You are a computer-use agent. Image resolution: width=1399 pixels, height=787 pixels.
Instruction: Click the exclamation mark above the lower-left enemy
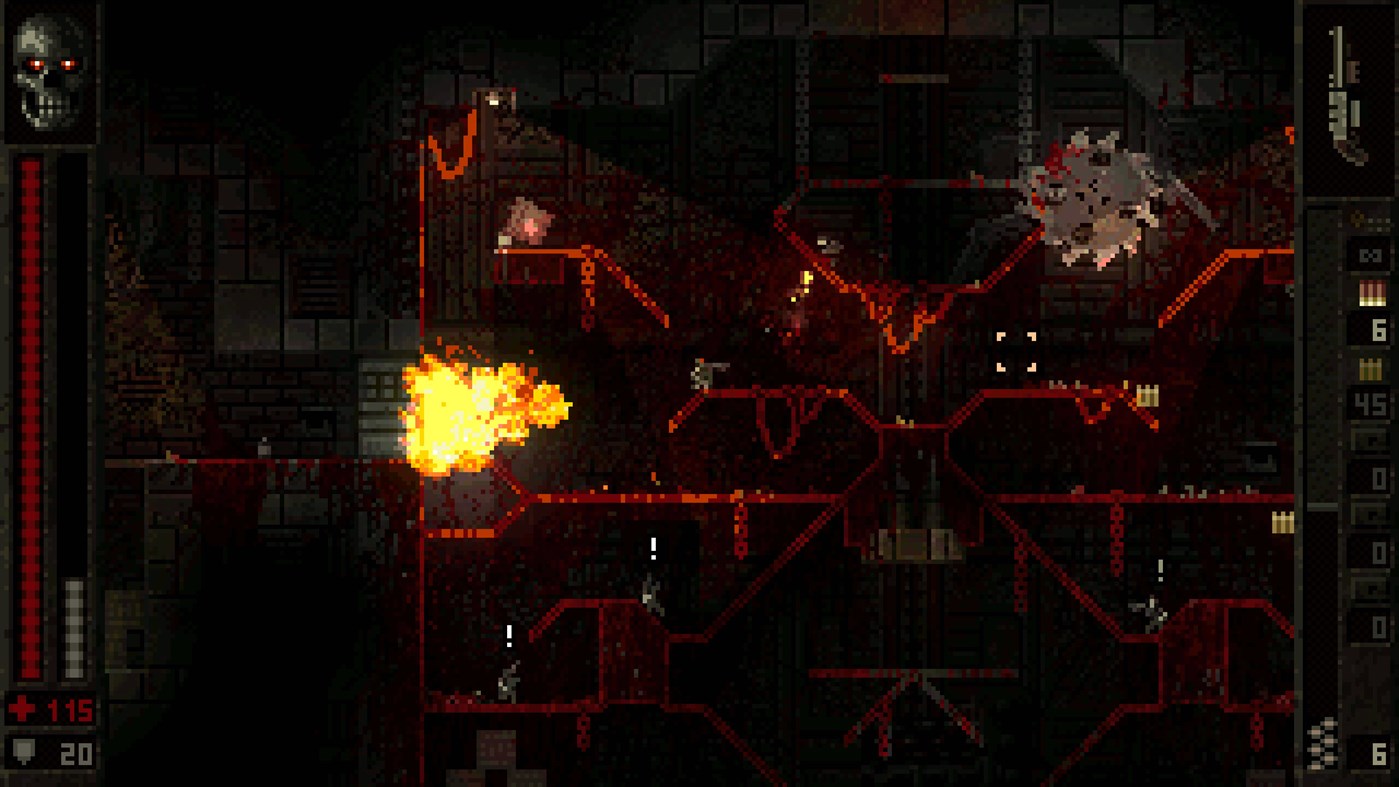[x=508, y=636]
